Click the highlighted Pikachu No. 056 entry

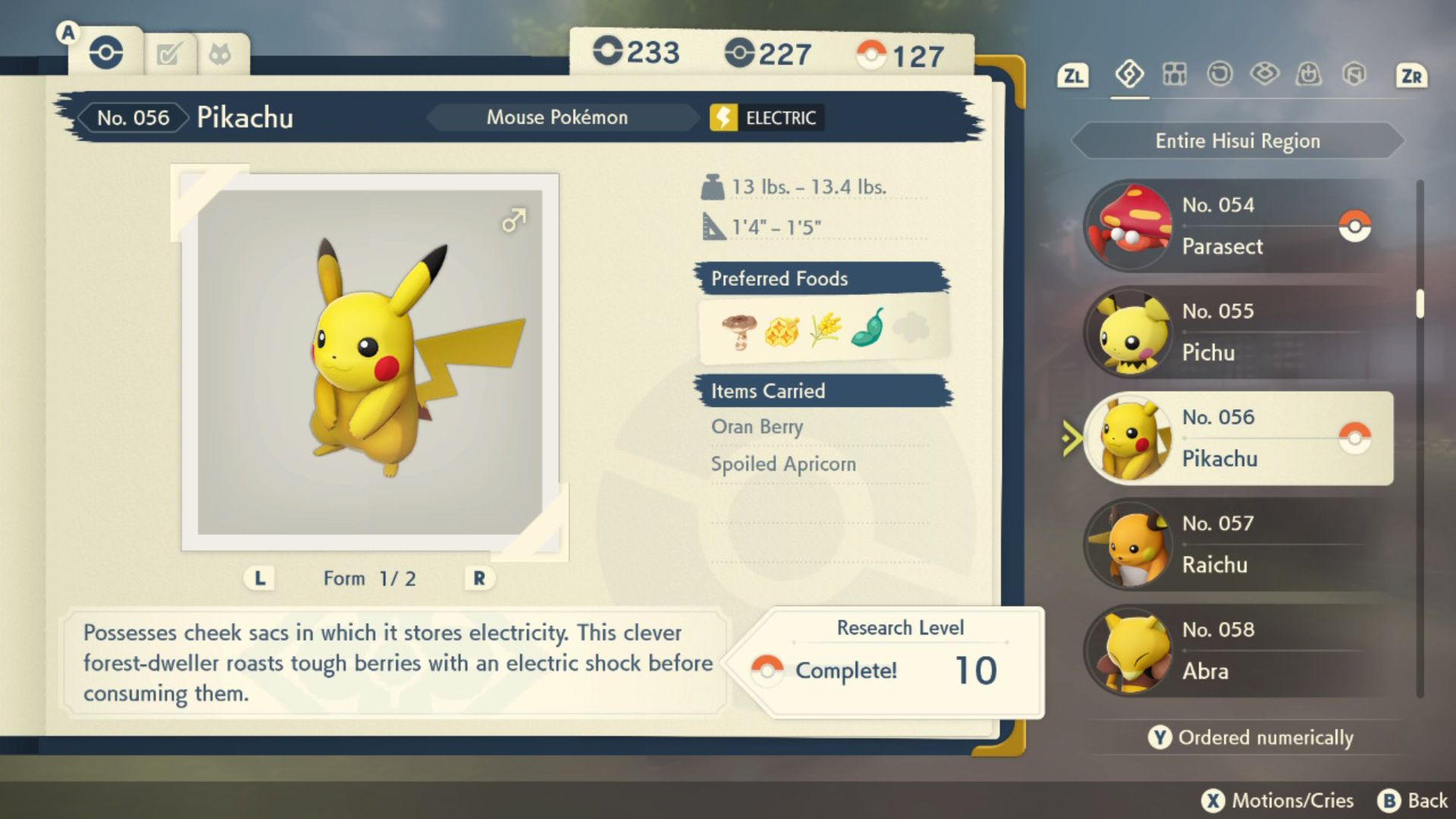tap(1239, 438)
